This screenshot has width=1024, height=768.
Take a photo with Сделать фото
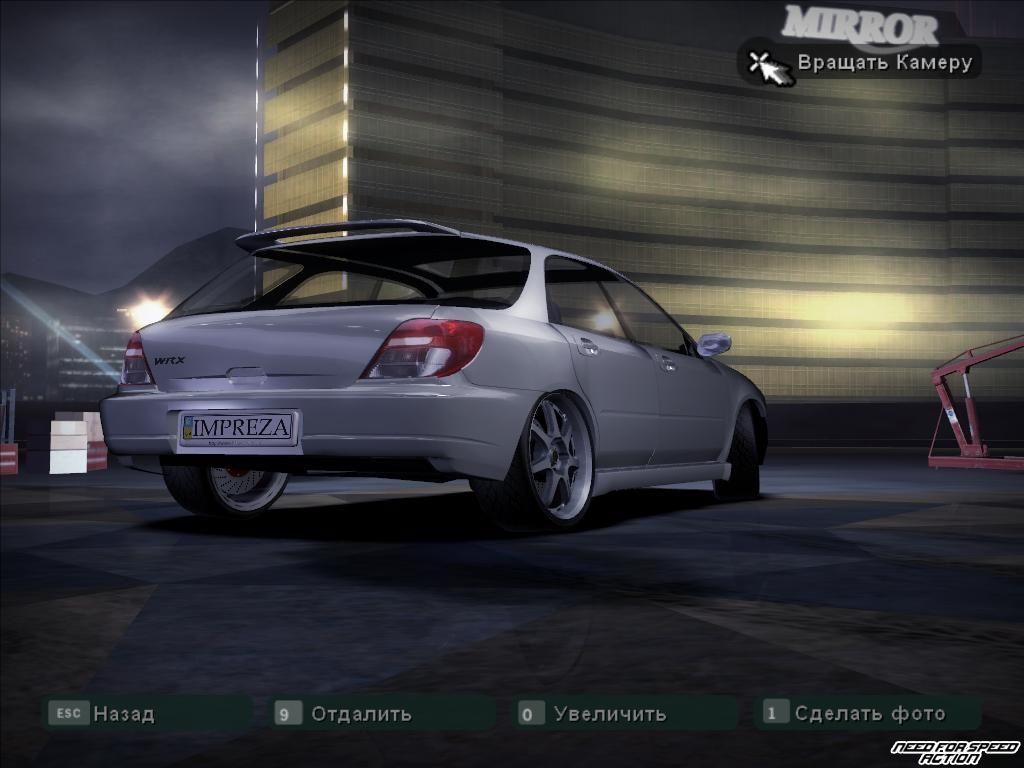pos(868,713)
